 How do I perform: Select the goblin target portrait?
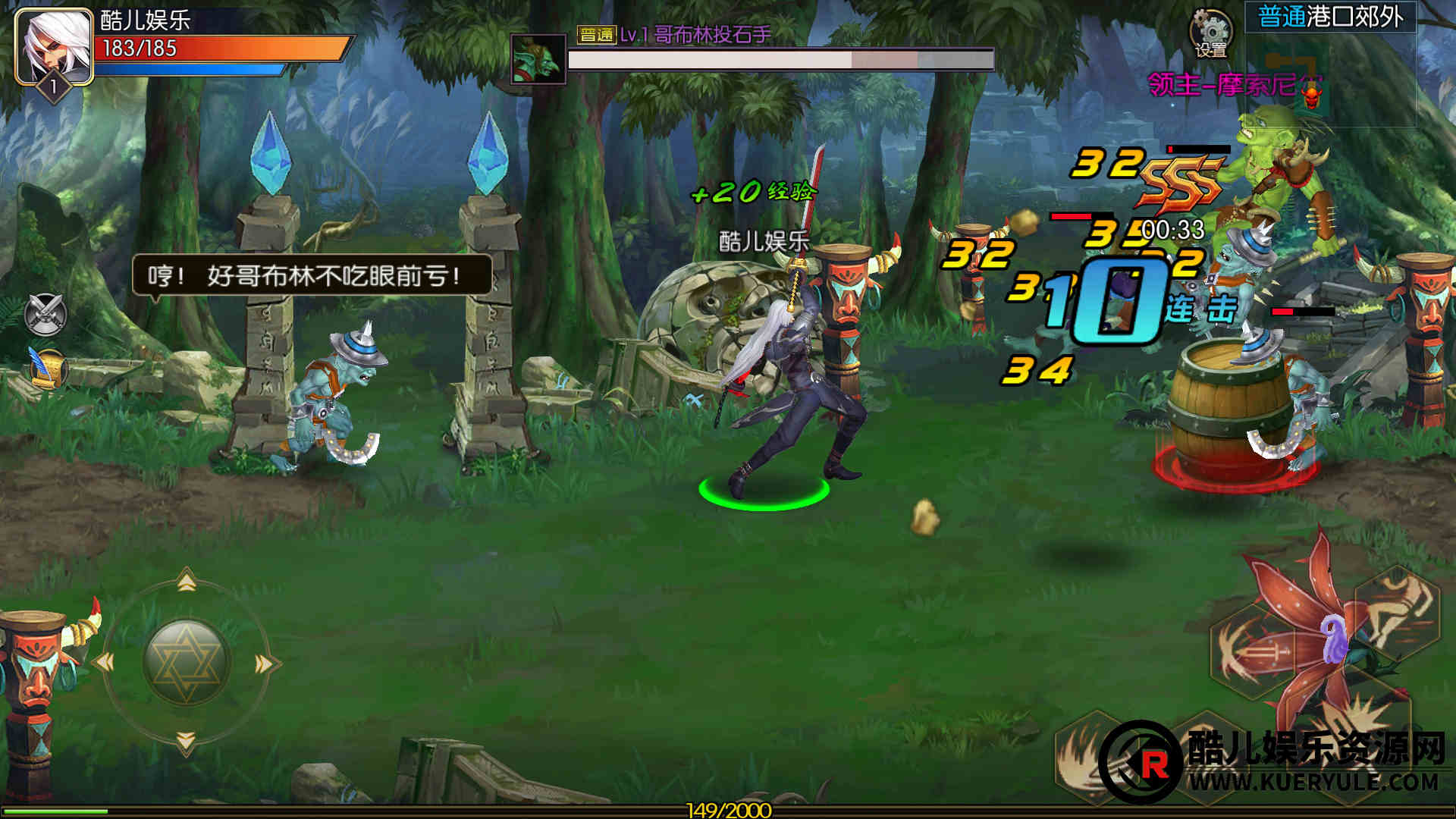[x=538, y=58]
